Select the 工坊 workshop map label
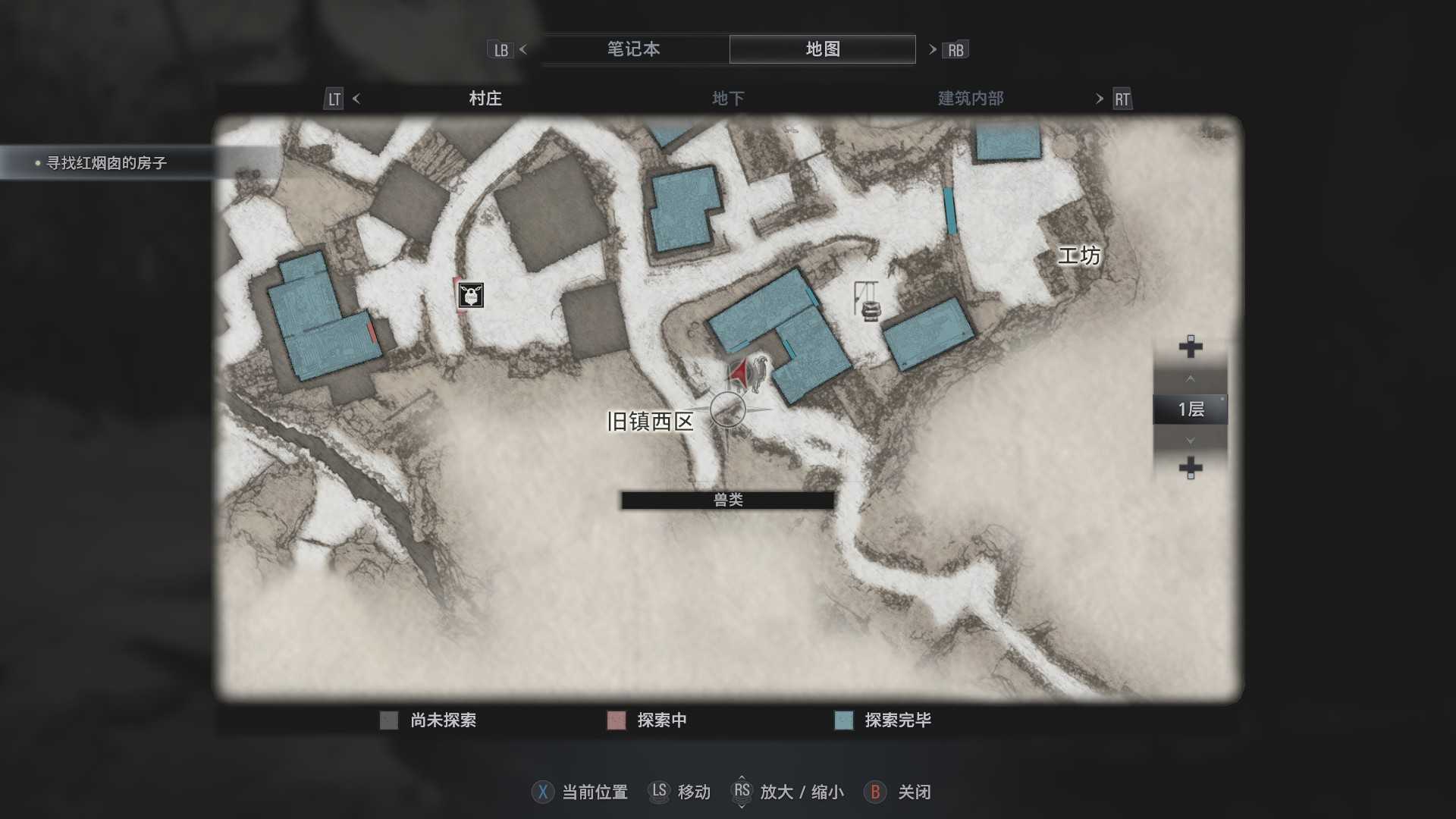The height and width of the screenshot is (819, 1456). (x=1078, y=256)
